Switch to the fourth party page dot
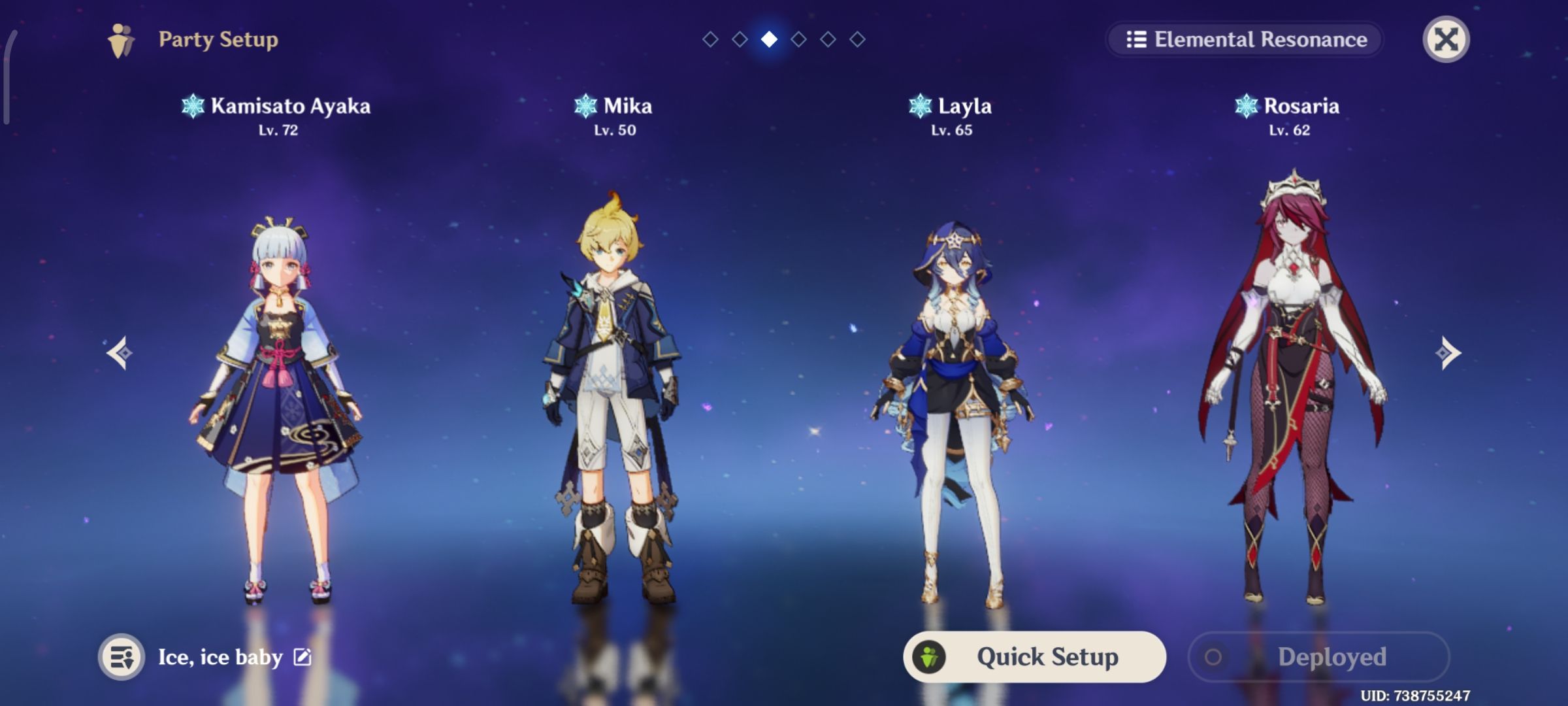The height and width of the screenshot is (706, 1568). (x=798, y=39)
